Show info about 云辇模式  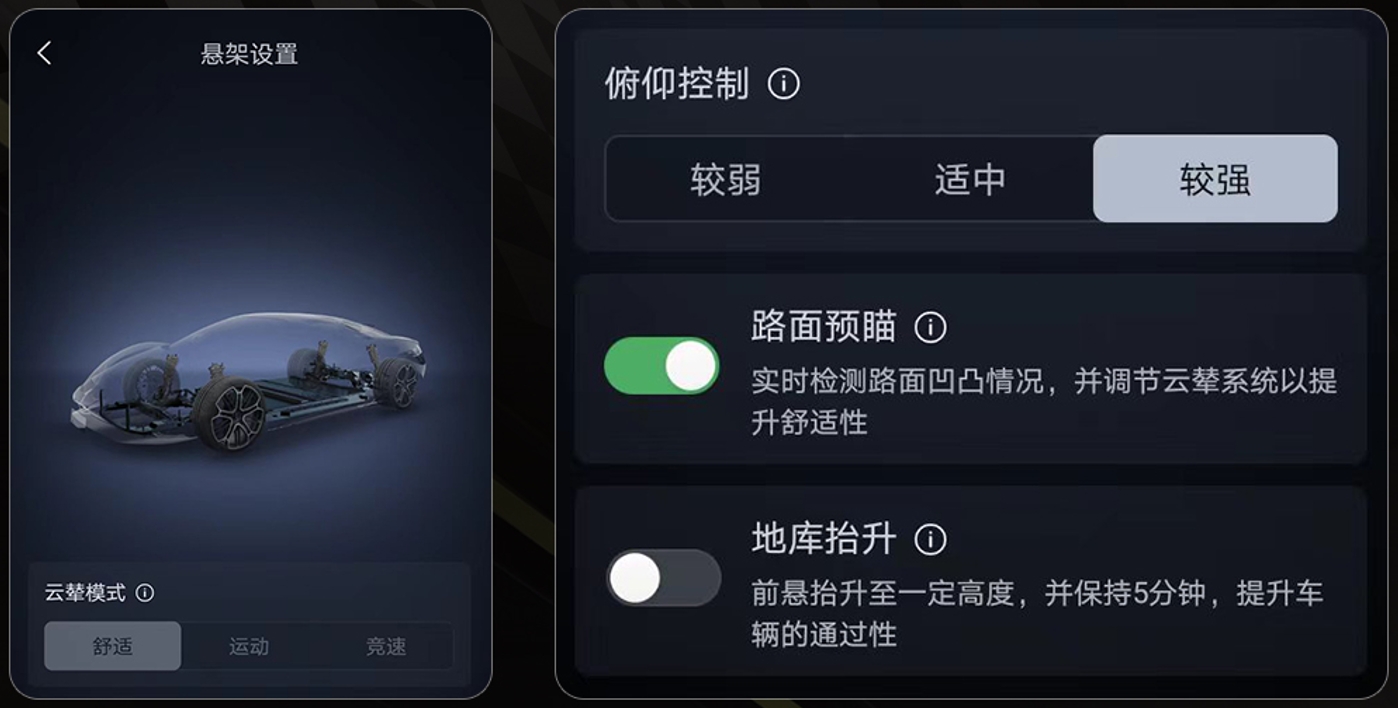click(x=145, y=593)
